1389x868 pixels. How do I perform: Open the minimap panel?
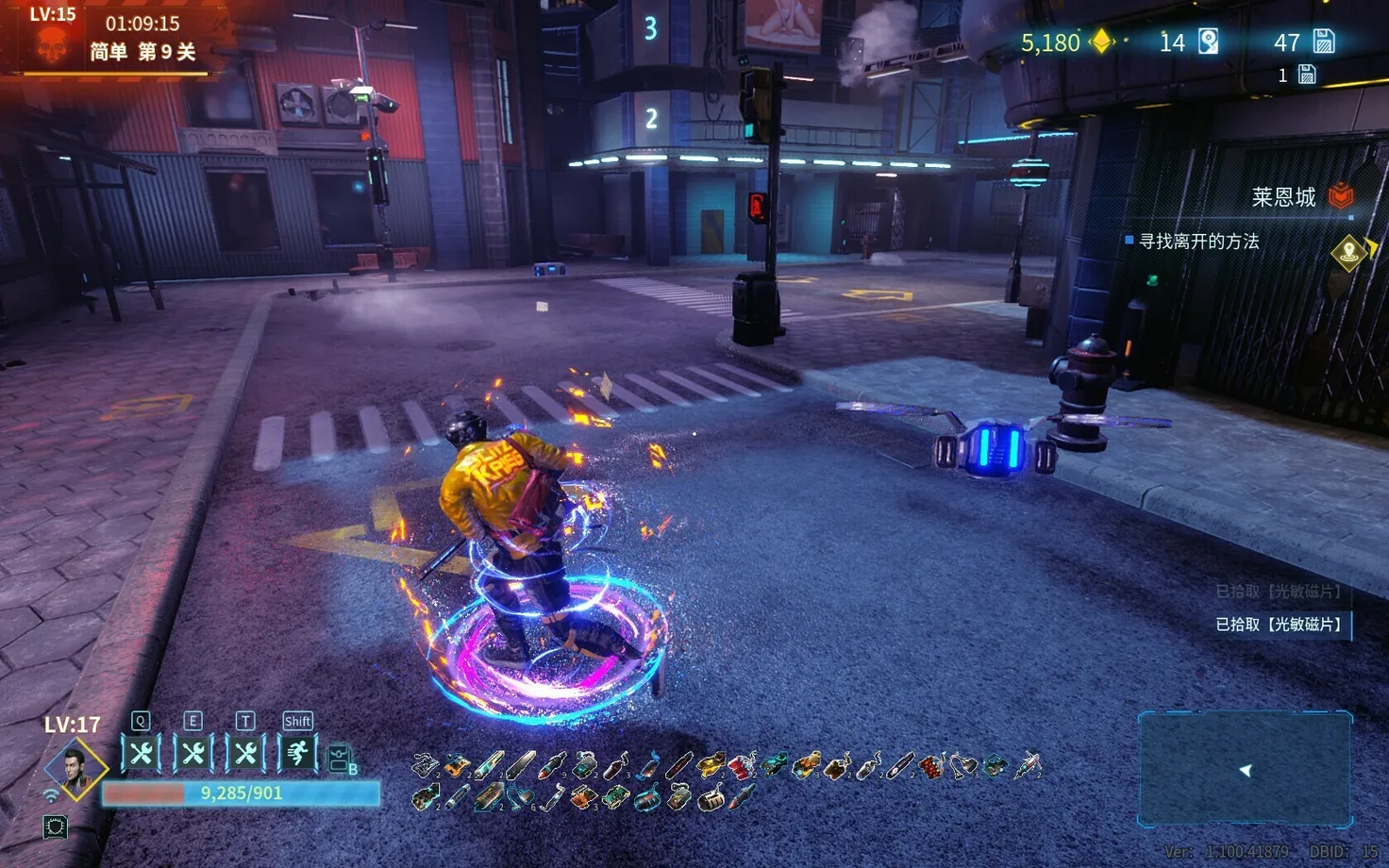tap(1245, 769)
